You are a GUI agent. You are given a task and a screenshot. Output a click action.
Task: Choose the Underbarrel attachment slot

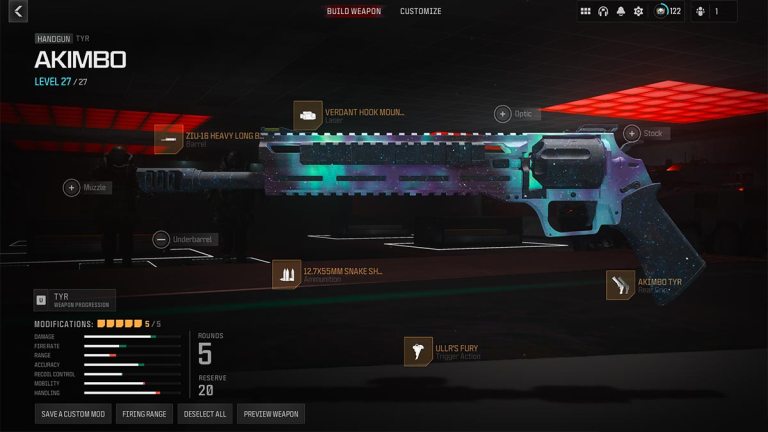click(161, 240)
